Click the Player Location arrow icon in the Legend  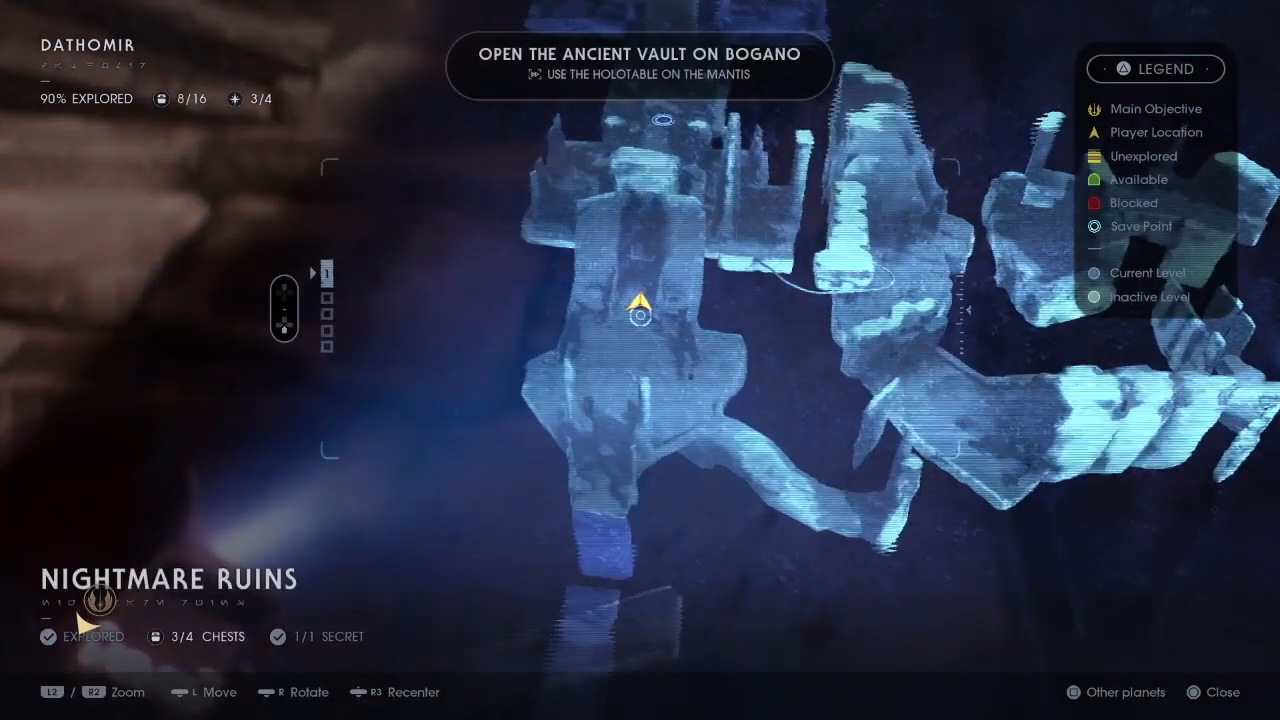click(x=1094, y=132)
